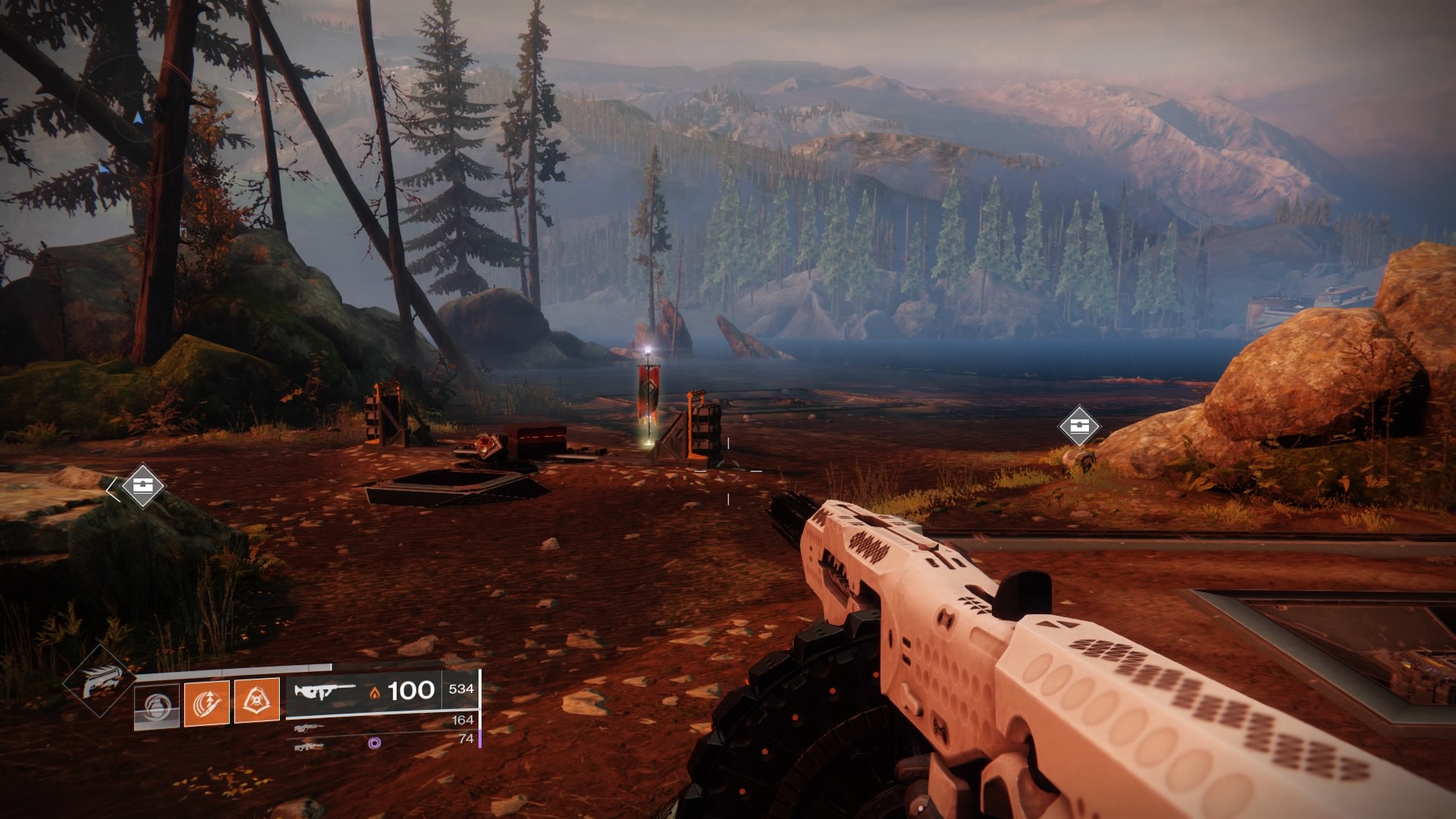
Task: Select the chest marker above the orange boulder
Action: coord(1079,425)
